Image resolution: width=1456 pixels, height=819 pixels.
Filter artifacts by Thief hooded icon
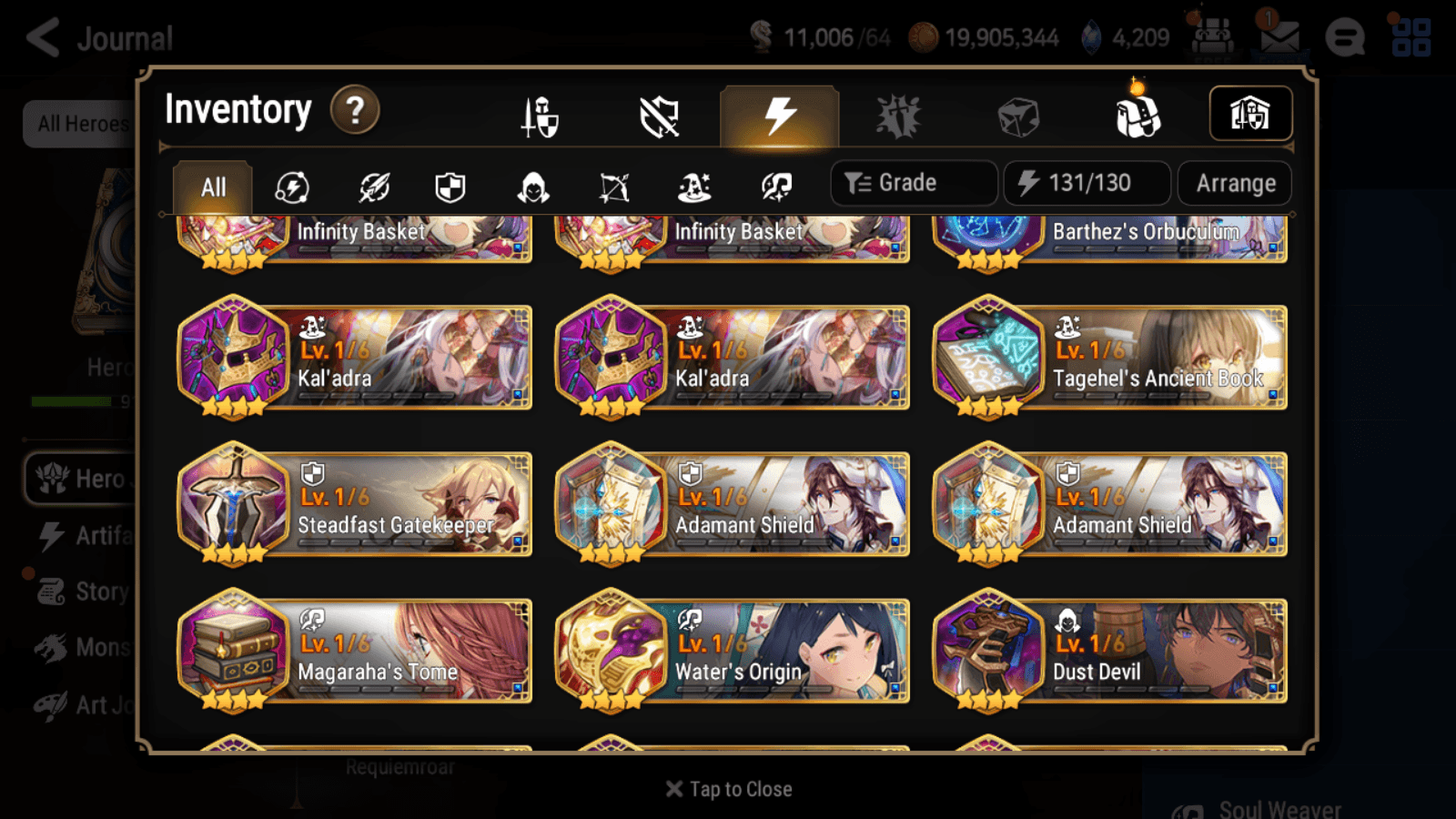point(531,187)
